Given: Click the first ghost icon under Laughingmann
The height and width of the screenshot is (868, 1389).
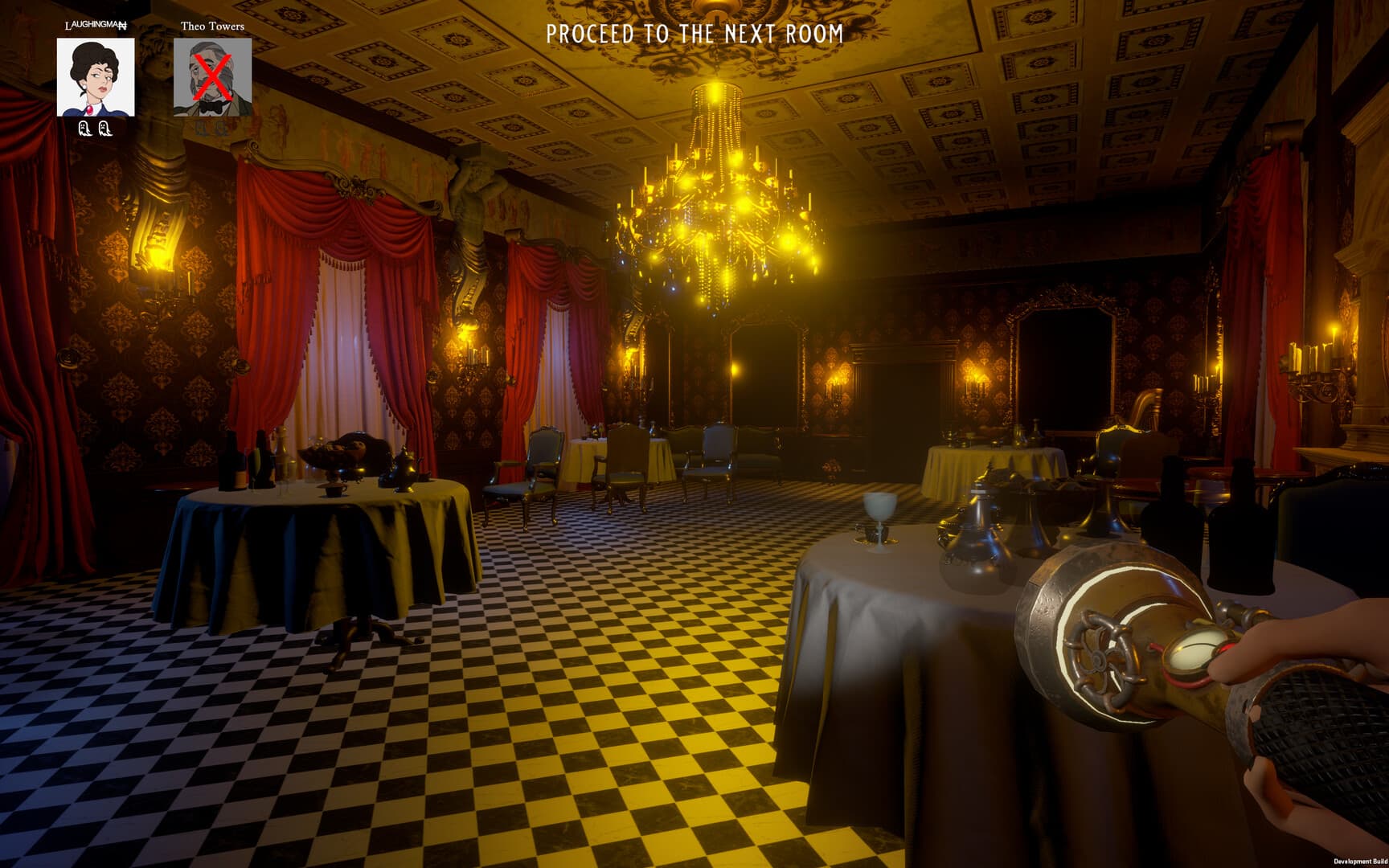Looking at the screenshot, I should (86, 129).
